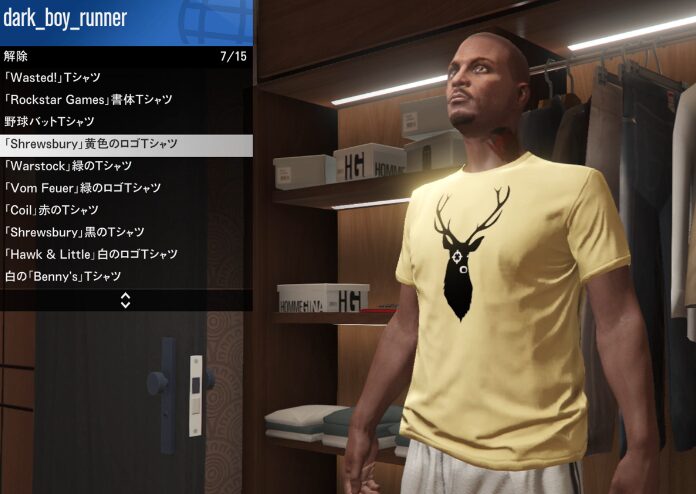Choose the「Shrewsbury」黒のTシャツ
Image resolution: width=696 pixels, height=494 pixels.
126,232
